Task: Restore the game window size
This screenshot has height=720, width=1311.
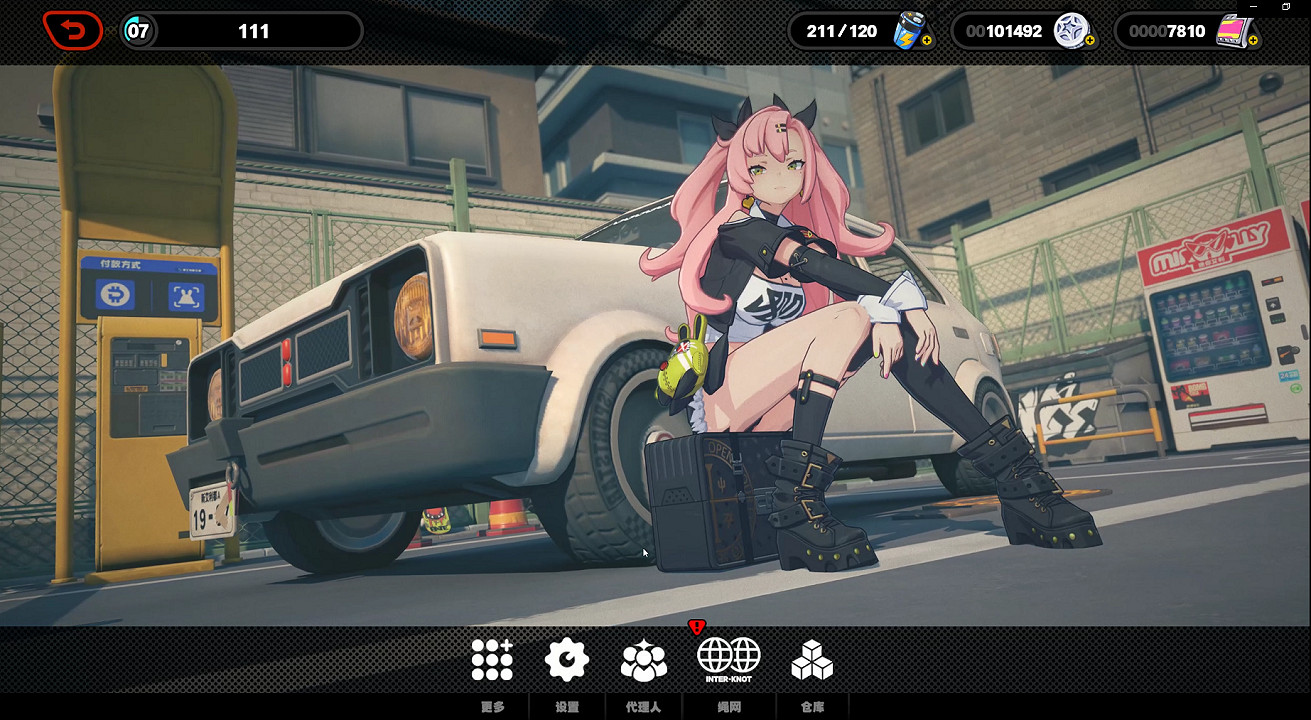Action: tap(1286, 7)
